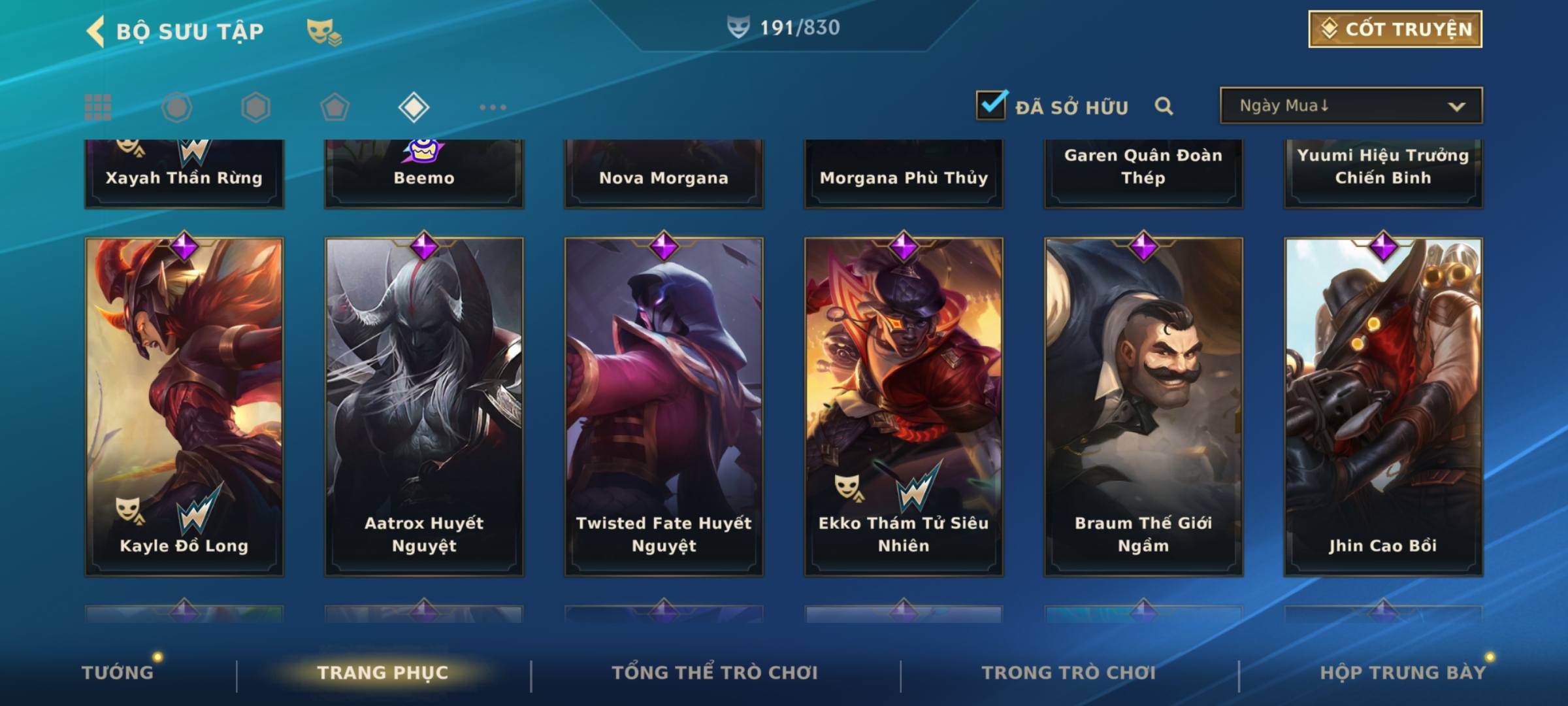Select the Kayle Đồ Long skin card
Image resolution: width=1568 pixels, height=706 pixels.
[184, 405]
